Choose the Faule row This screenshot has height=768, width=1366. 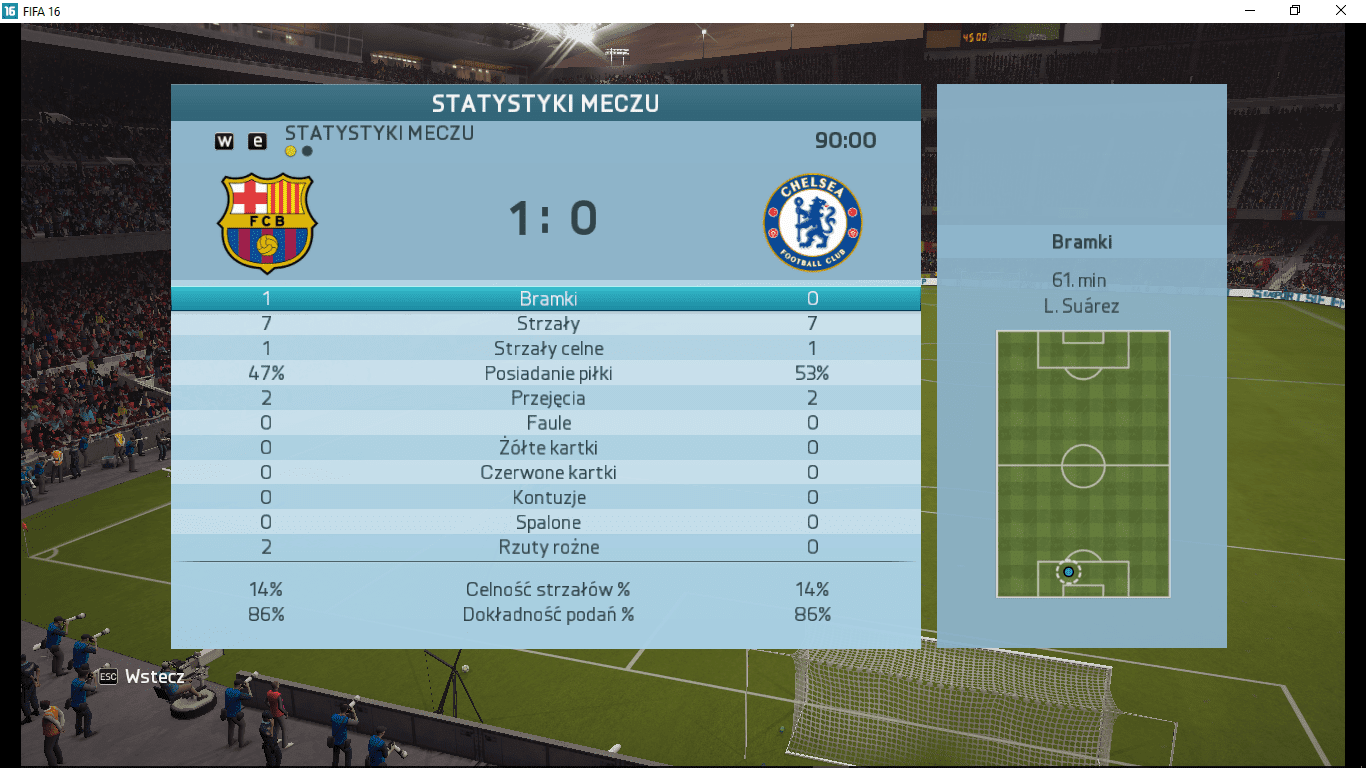coord(546,423)
